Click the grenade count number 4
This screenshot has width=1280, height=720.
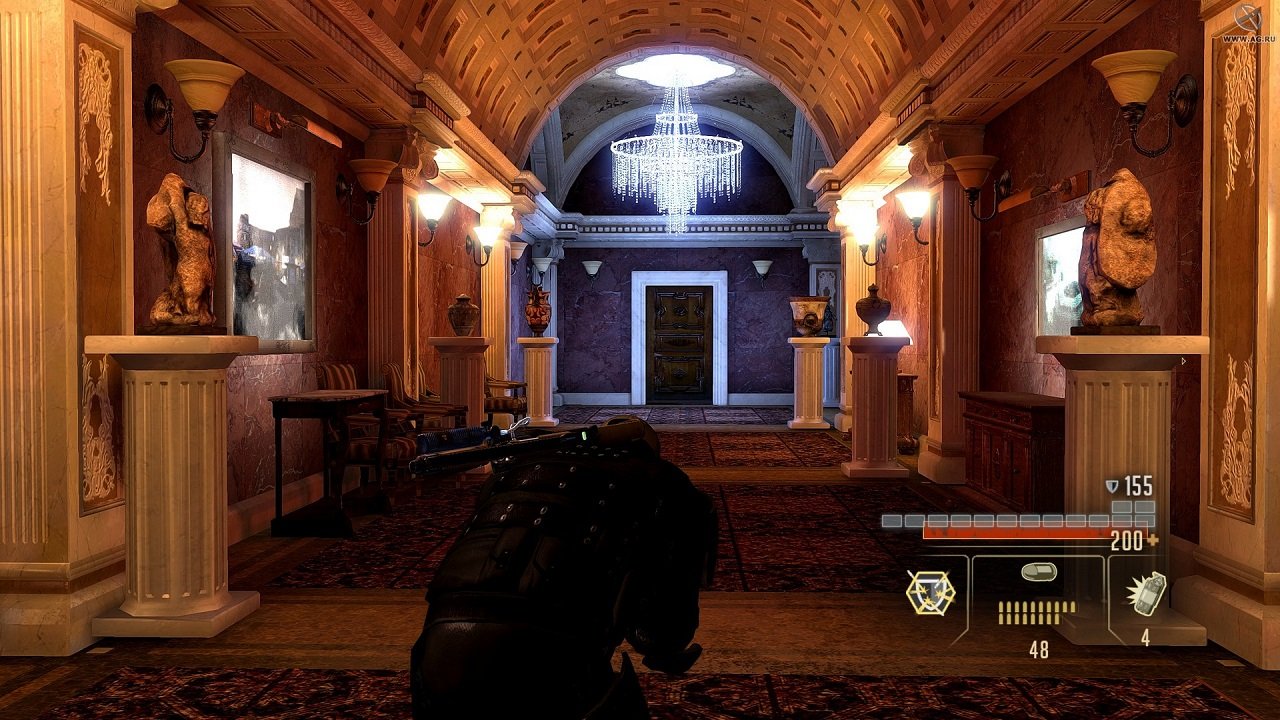pyautogui.click(x=1146, y=635)
